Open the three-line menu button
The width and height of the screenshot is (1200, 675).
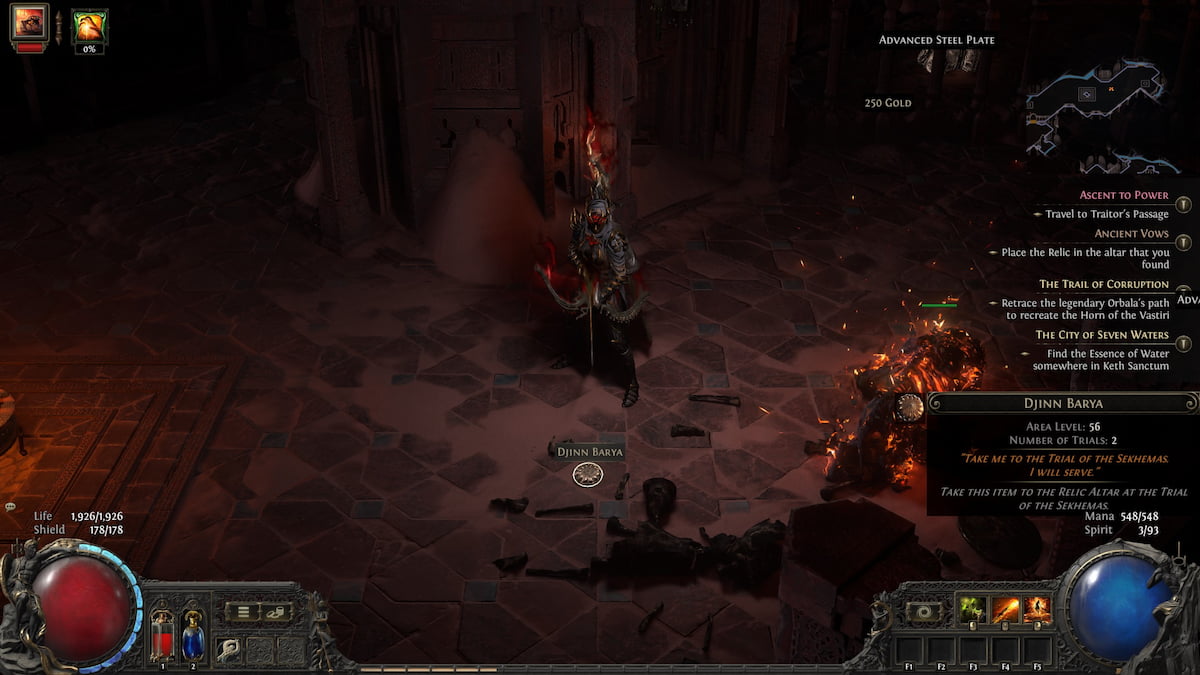pos(242,611)
